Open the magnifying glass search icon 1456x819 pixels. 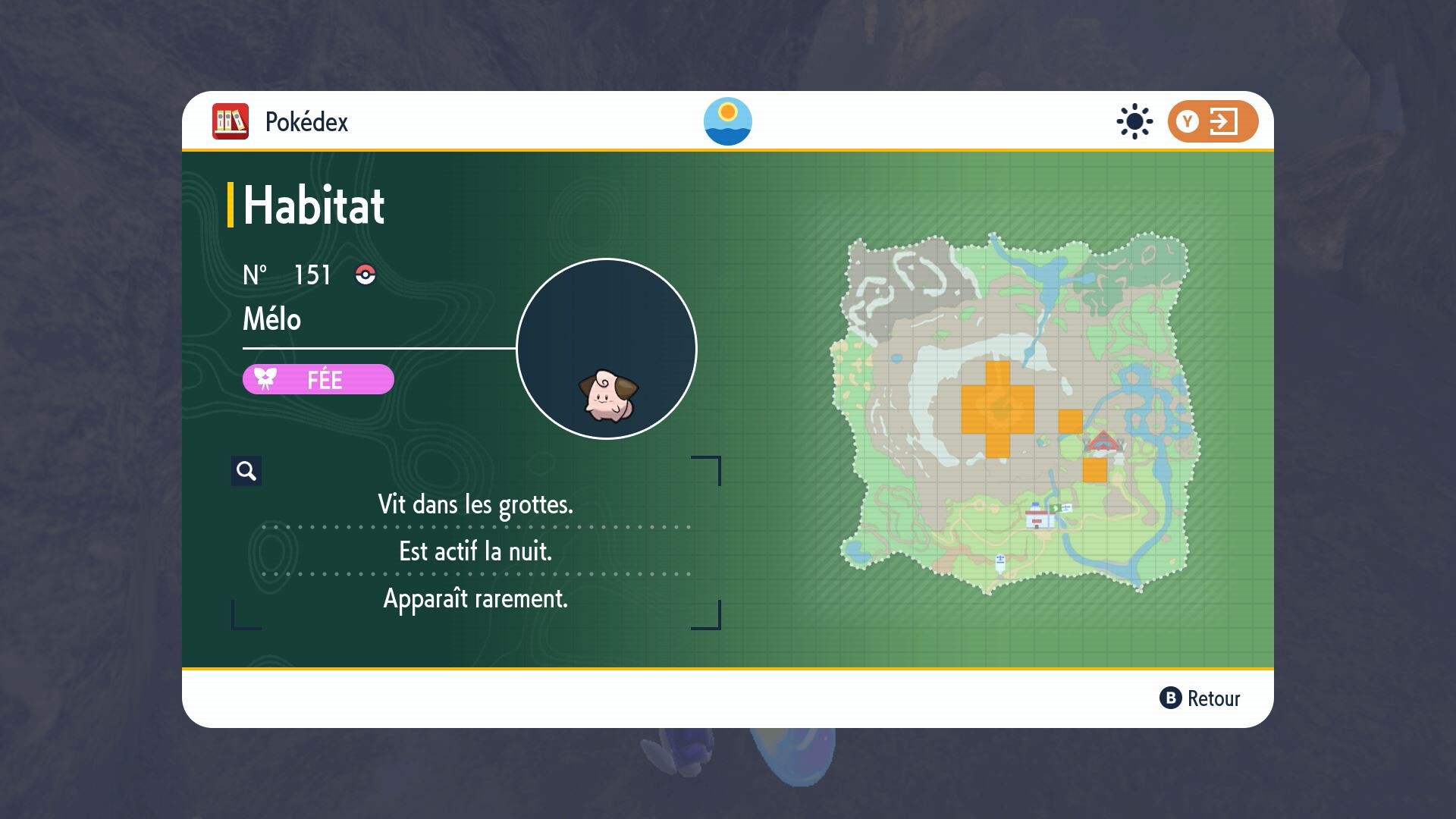click(246, 470)
